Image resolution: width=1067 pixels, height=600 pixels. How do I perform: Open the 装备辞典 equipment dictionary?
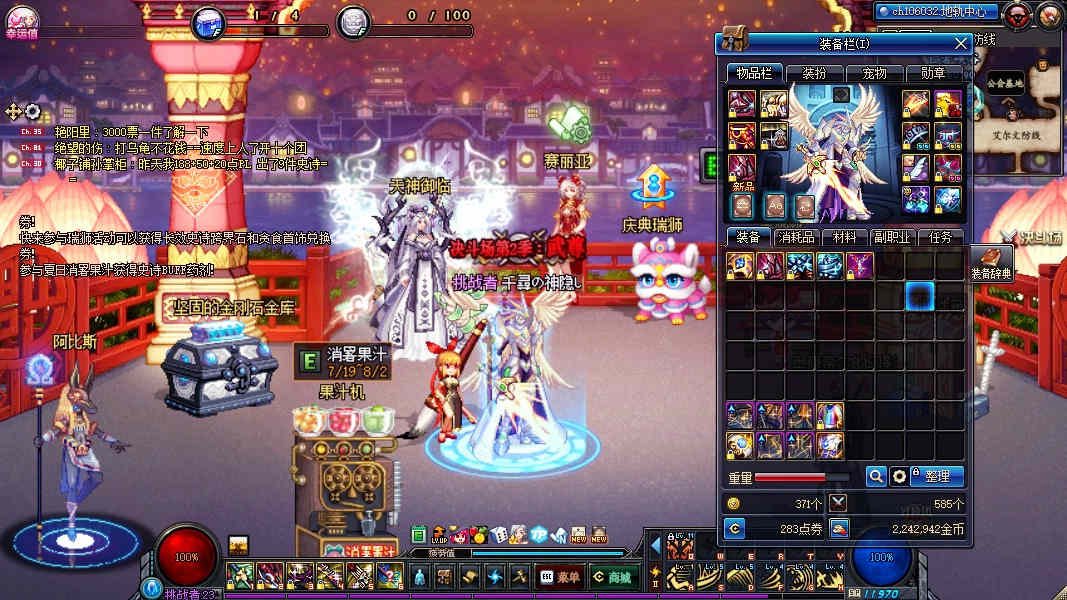coord(991,262)
